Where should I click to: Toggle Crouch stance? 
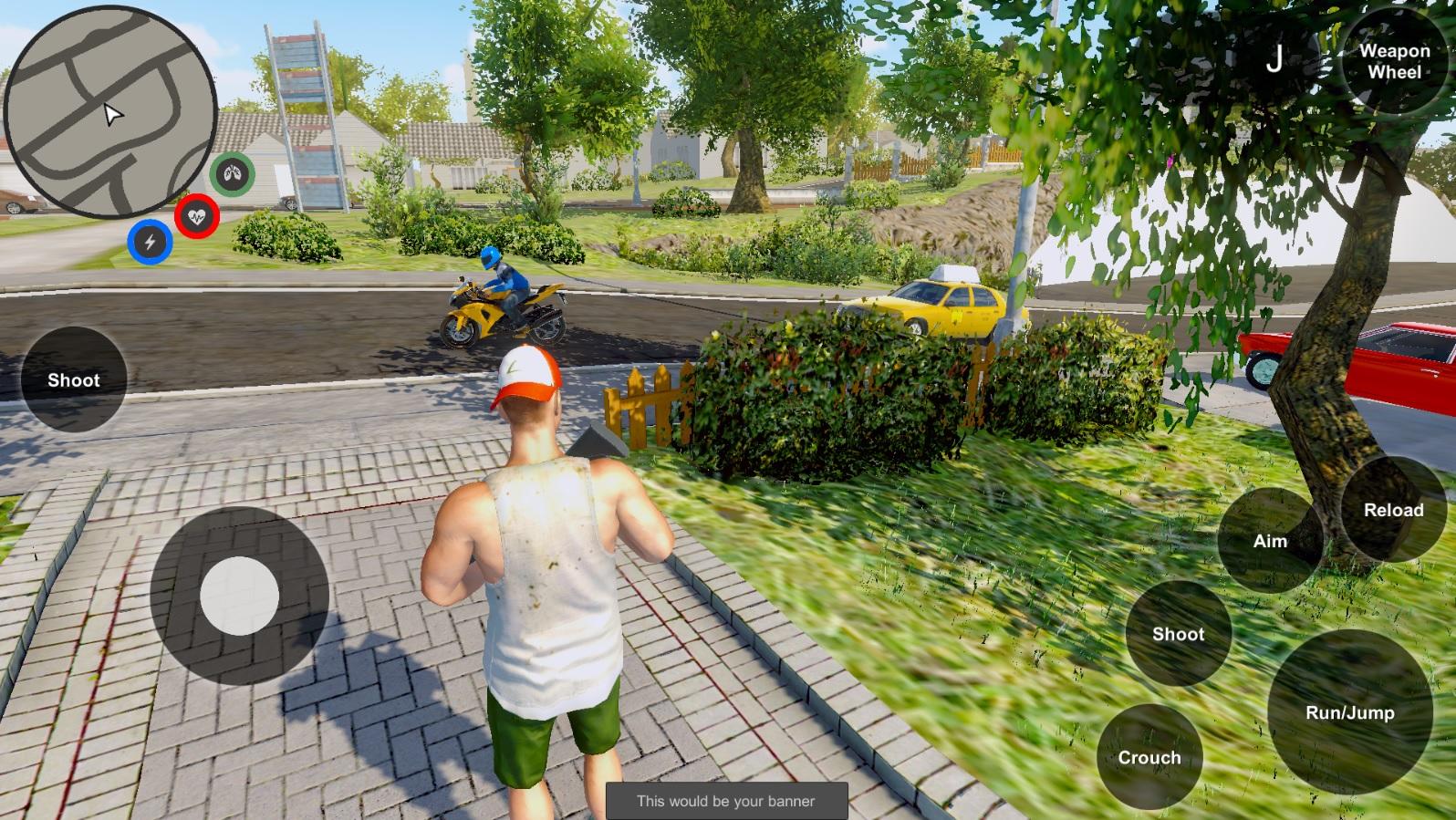[1150, 757]
